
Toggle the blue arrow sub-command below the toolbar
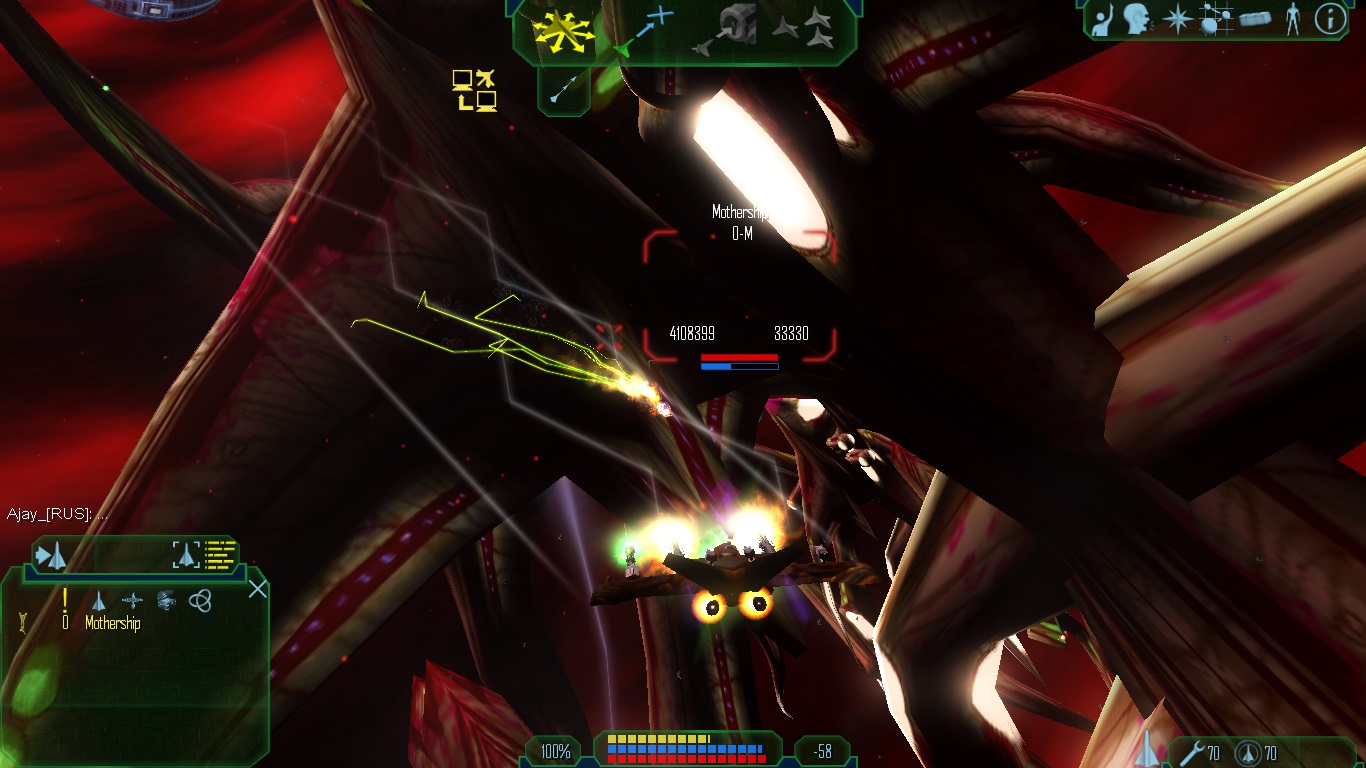click(x=565, y=88)
